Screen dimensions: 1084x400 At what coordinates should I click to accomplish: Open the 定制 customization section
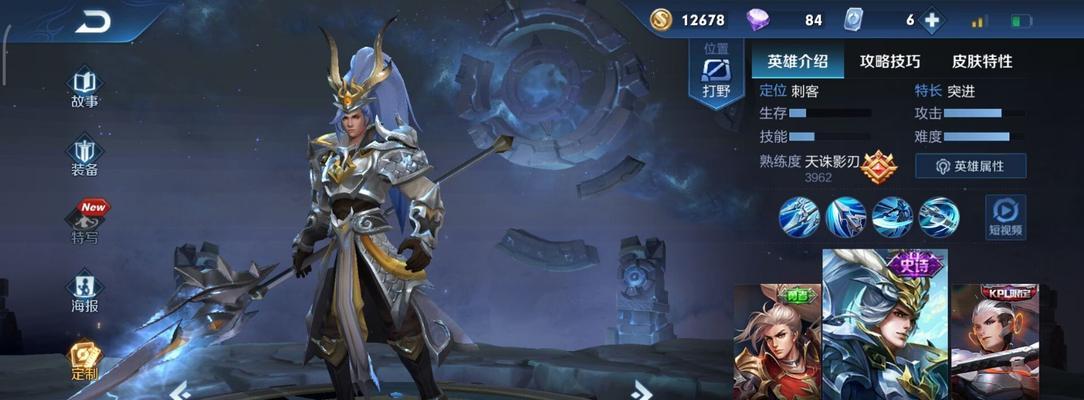click(x=84, y=359)
